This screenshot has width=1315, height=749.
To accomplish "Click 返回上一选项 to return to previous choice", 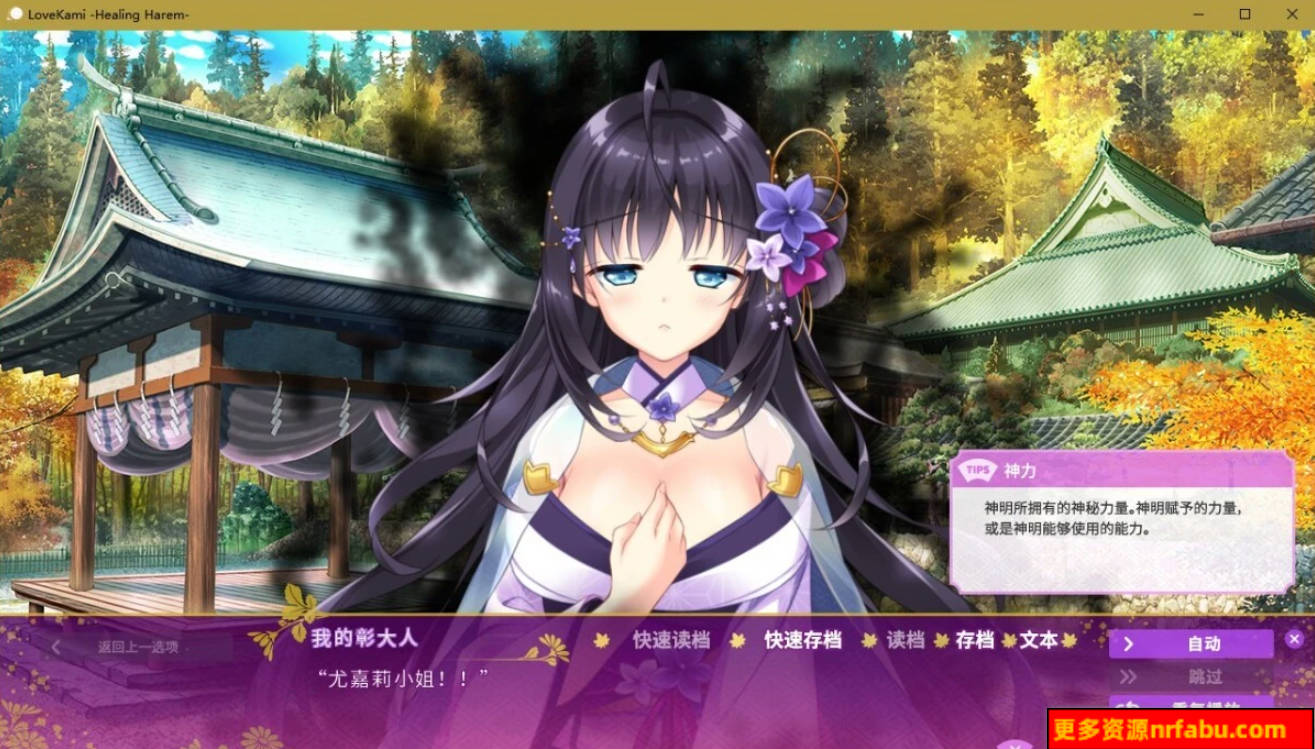I will coord(140,646).
